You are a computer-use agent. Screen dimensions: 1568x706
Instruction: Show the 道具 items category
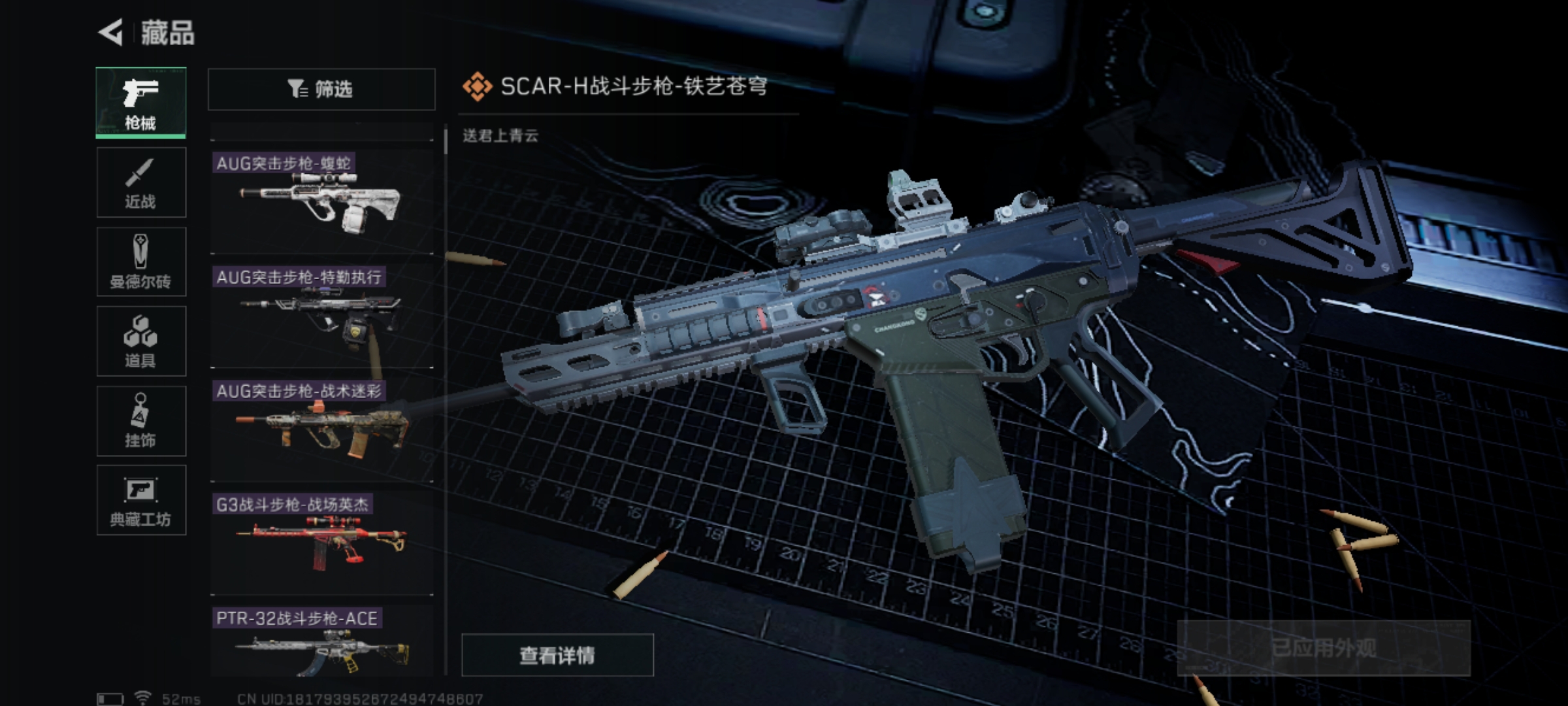click(x=141, y=341)
